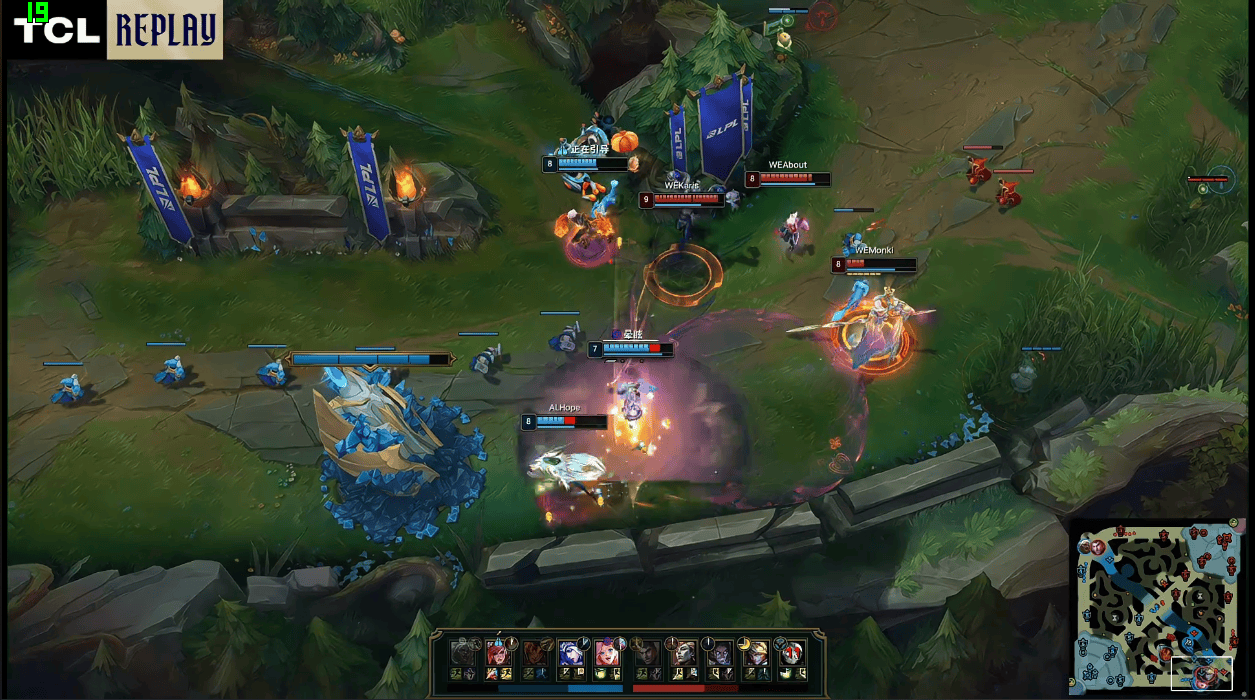This screenshot has height=700, width=1255.
Task: Select the blonde champion portrait
Action: [756, 652]
